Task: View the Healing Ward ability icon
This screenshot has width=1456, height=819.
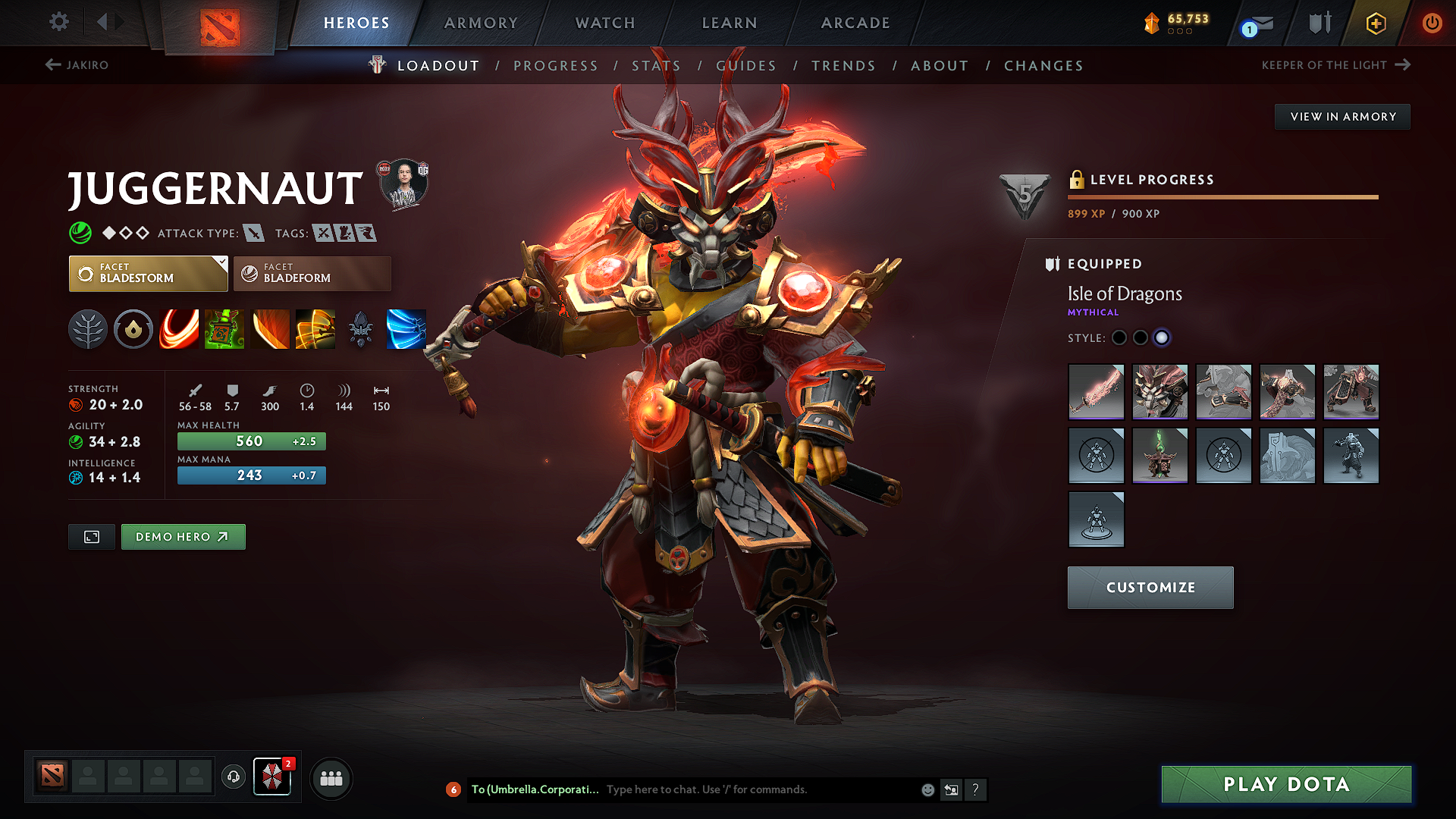Action: pyautogui.click(x=224, y=329)
